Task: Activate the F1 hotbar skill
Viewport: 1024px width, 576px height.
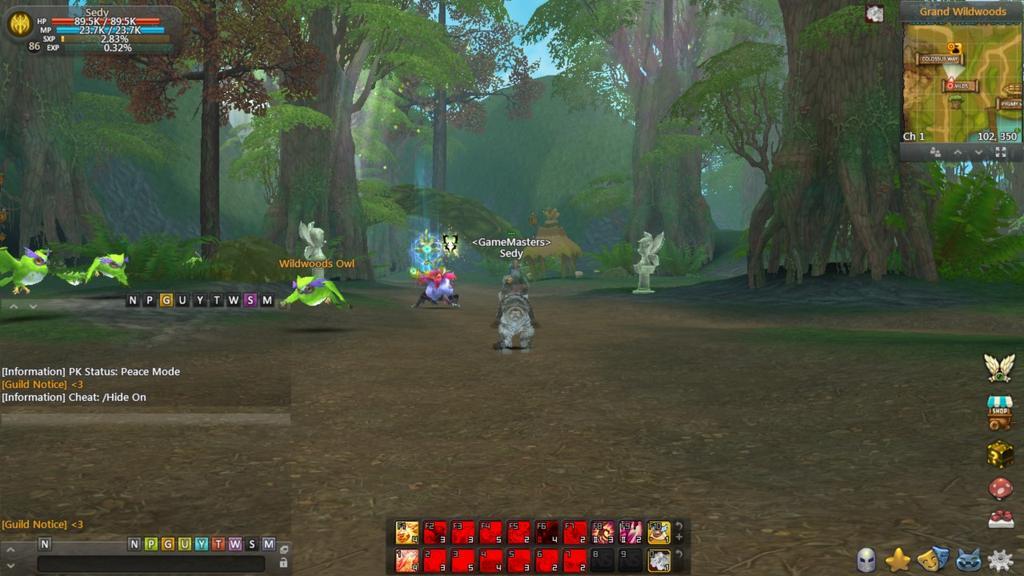Action: 407,532
